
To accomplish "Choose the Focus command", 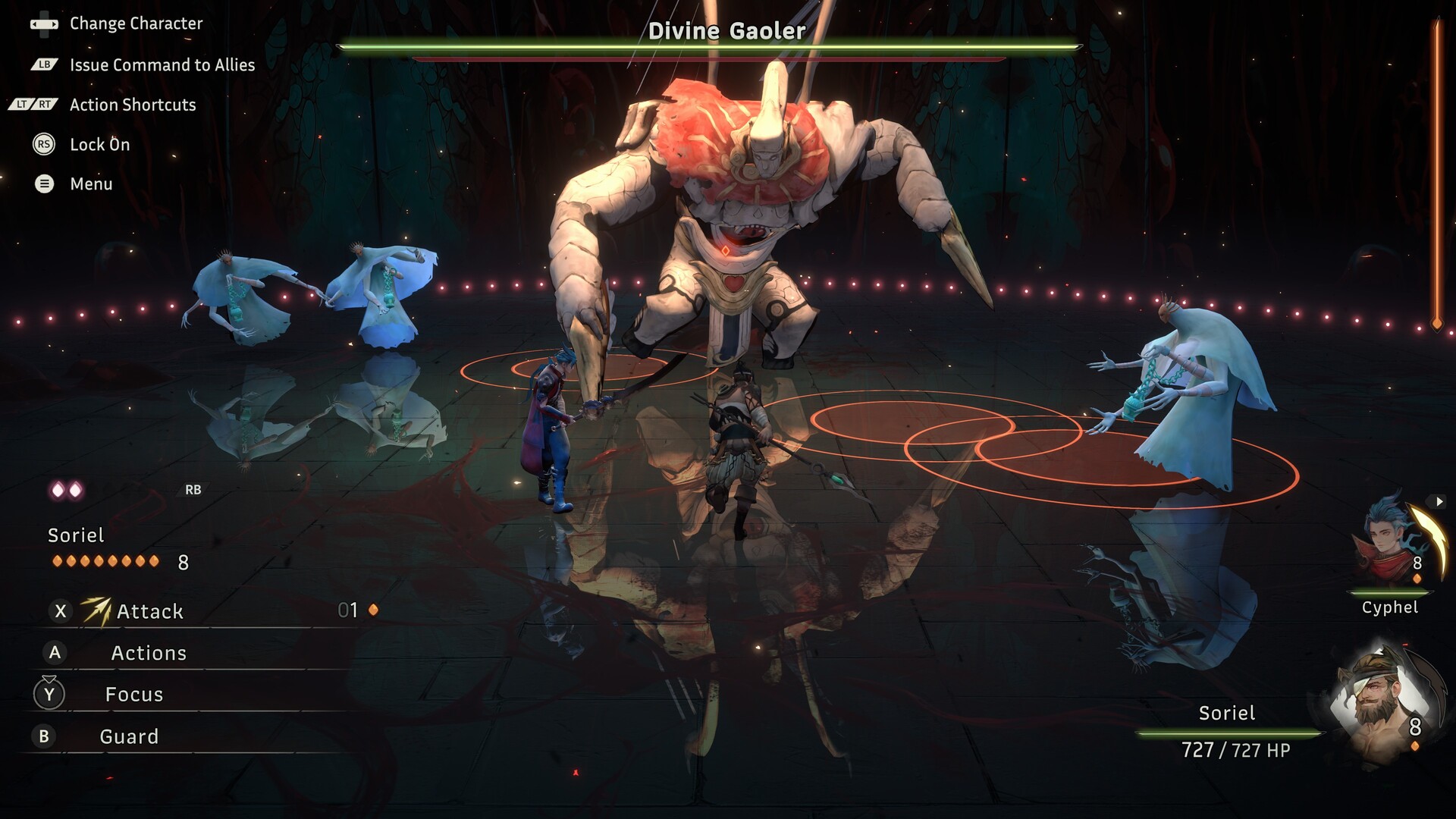I will point(134,695).
